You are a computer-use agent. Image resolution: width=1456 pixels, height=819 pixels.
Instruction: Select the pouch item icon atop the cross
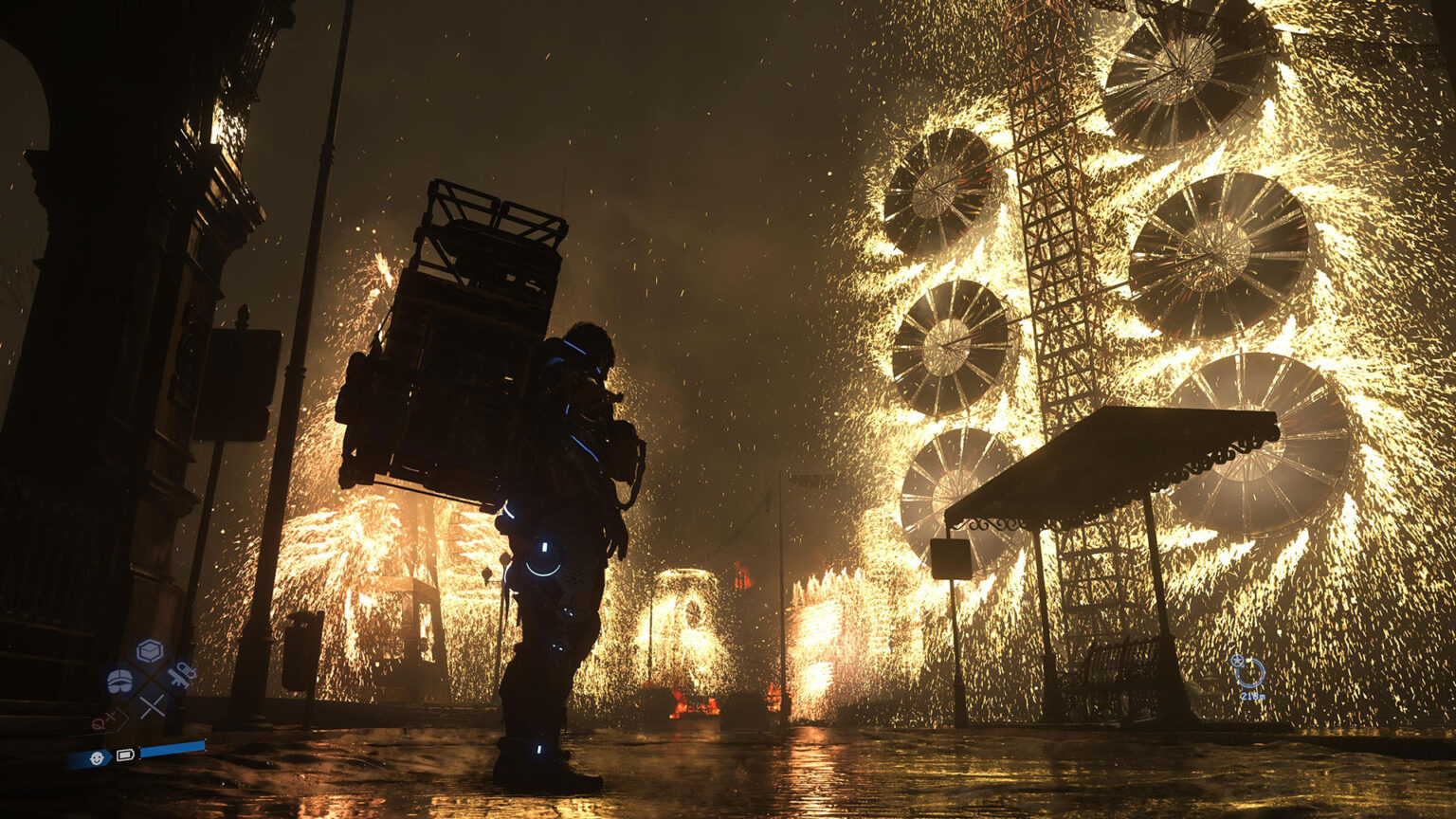coord(149,650)
